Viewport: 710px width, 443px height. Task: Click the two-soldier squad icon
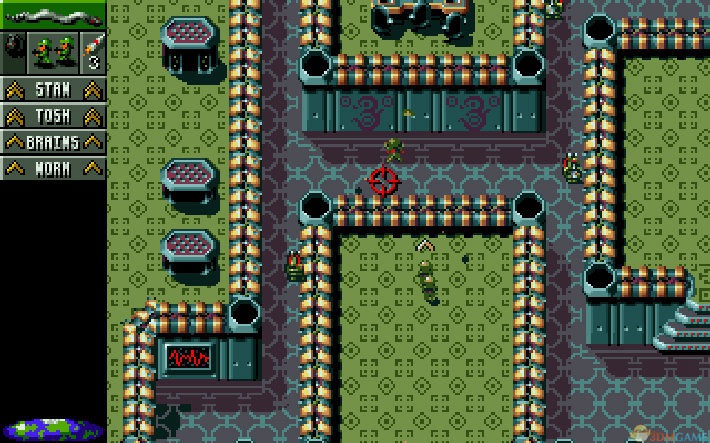52,49
